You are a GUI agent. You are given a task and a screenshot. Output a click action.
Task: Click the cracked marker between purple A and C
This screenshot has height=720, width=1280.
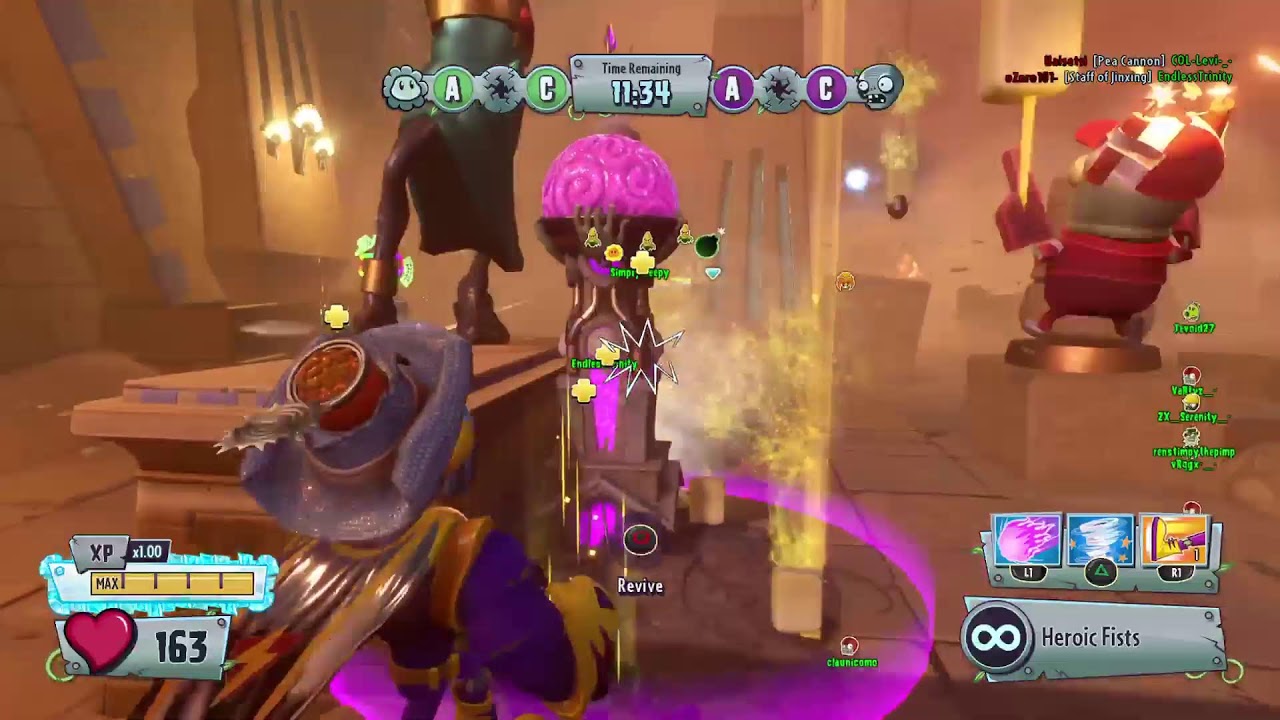pos(780,90)
